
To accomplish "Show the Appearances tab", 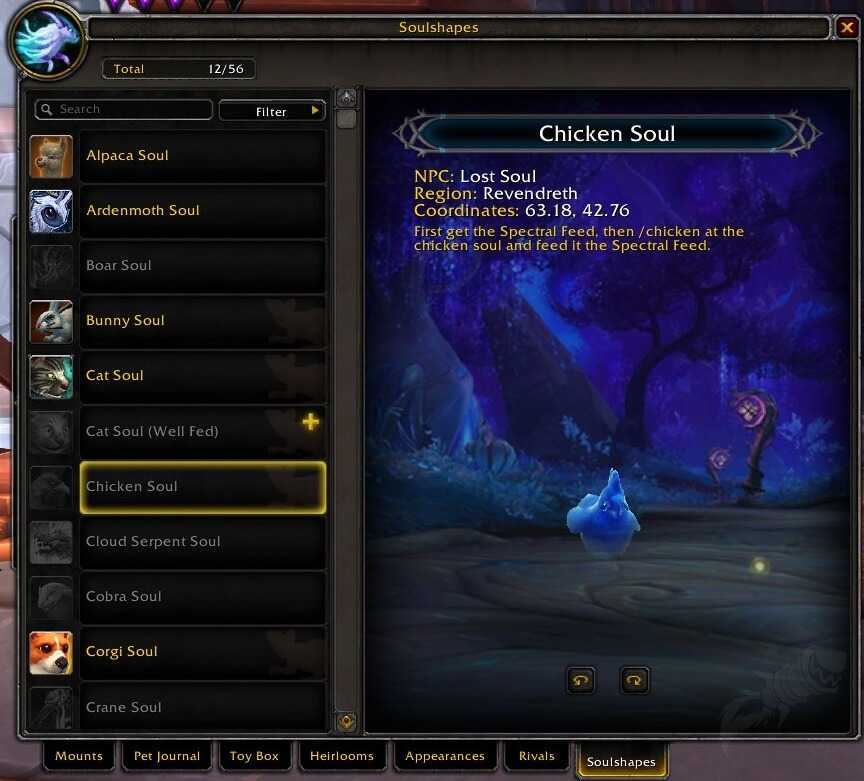I will click(444, 756).
